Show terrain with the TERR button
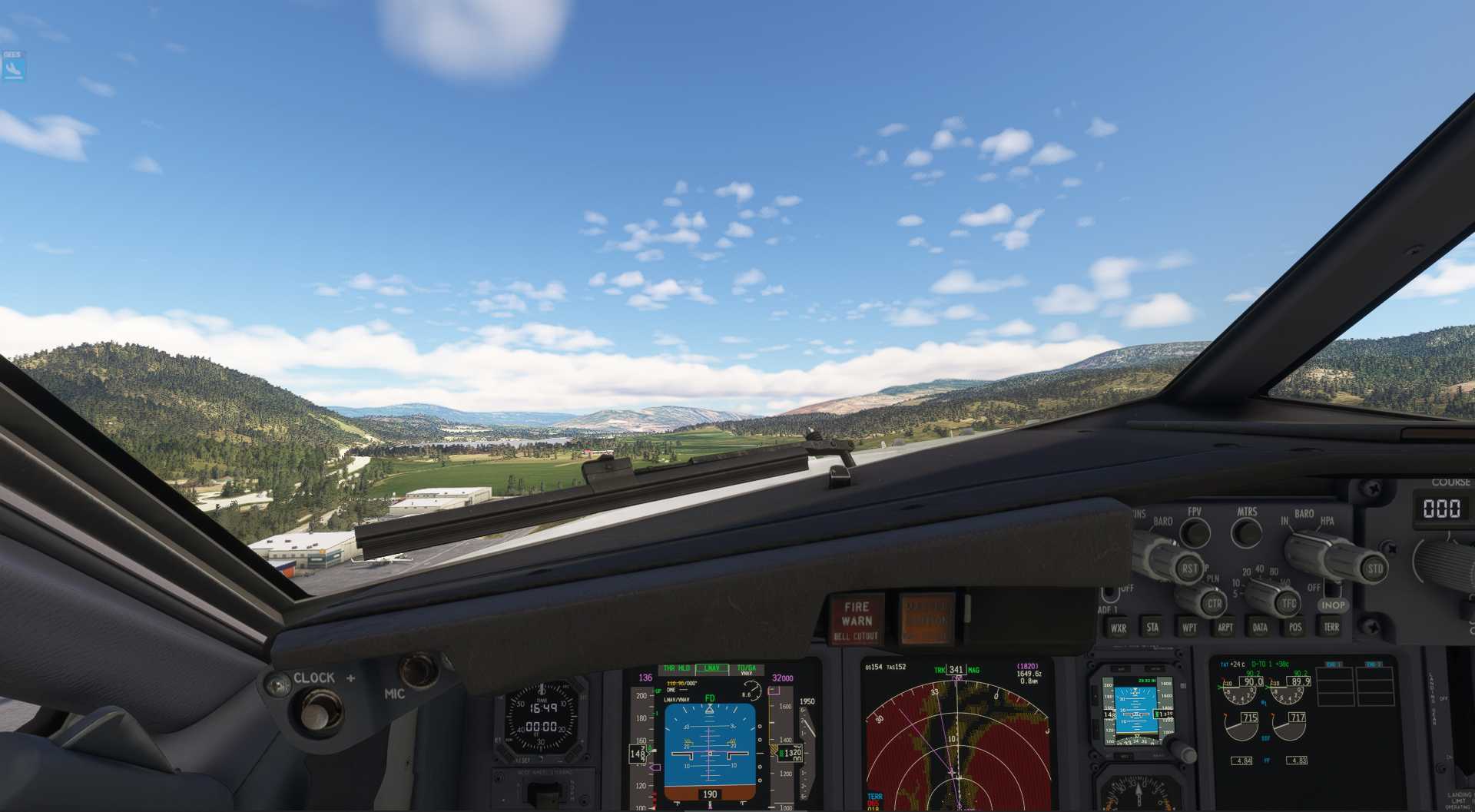The width and height of the screenshot is (1475, 812). click(1331, 627)
